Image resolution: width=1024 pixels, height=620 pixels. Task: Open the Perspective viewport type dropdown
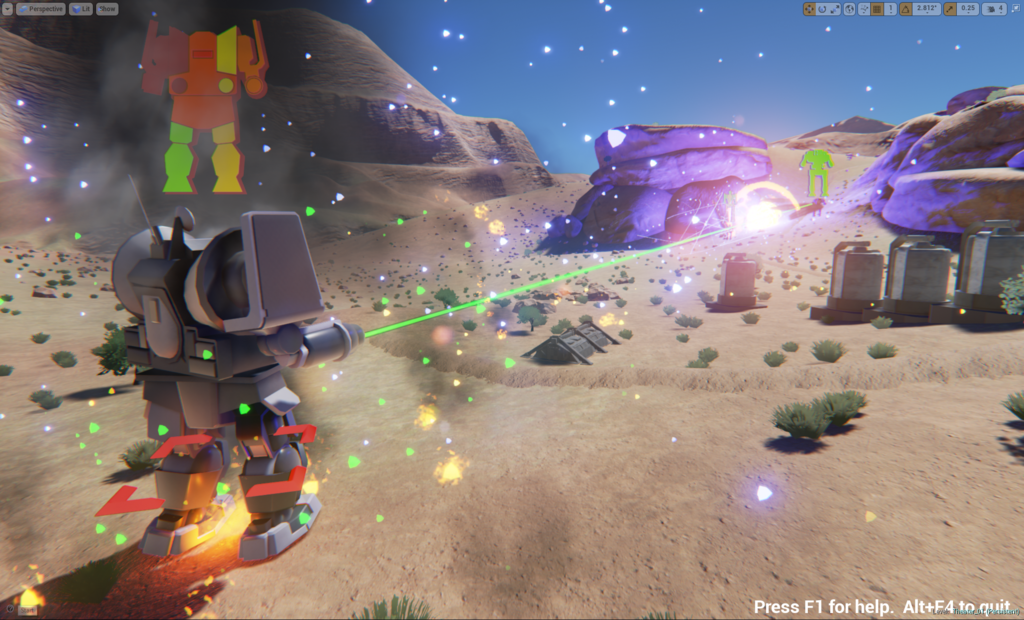point(41,9)
